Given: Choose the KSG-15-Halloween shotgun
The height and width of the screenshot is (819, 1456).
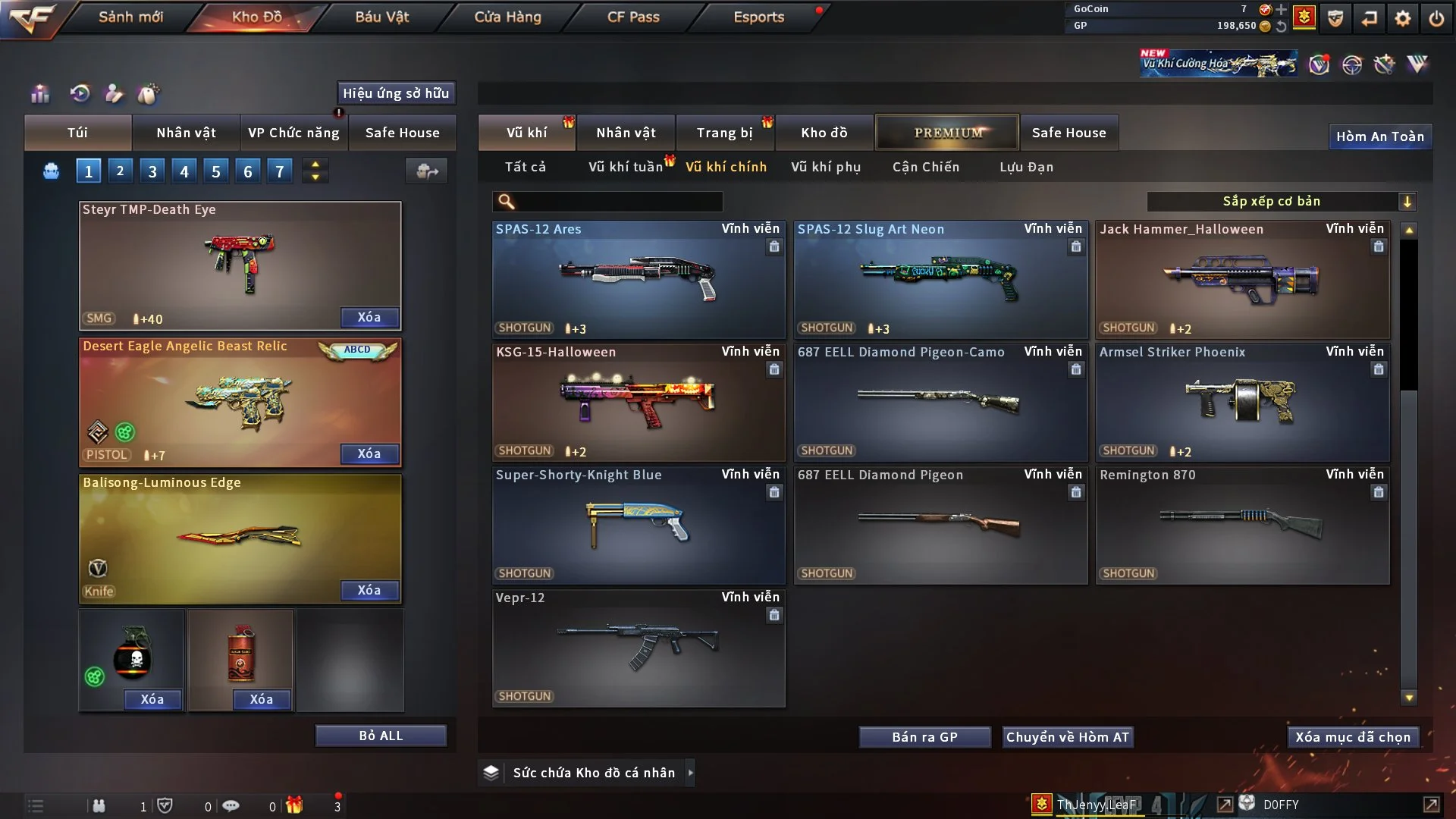Looking at the screenshot, I should click(638, 402).
